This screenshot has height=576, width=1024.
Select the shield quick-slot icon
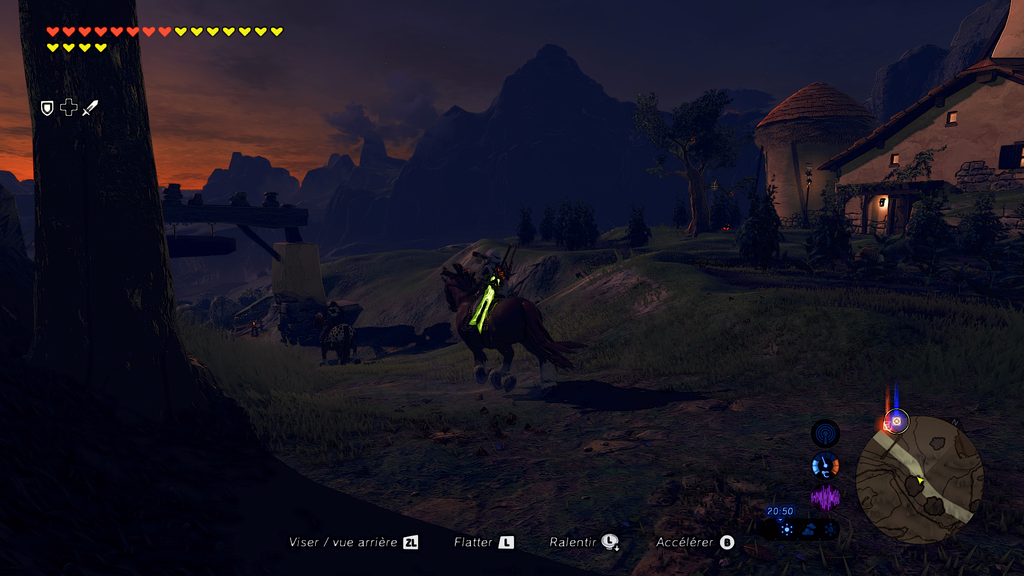47,108
